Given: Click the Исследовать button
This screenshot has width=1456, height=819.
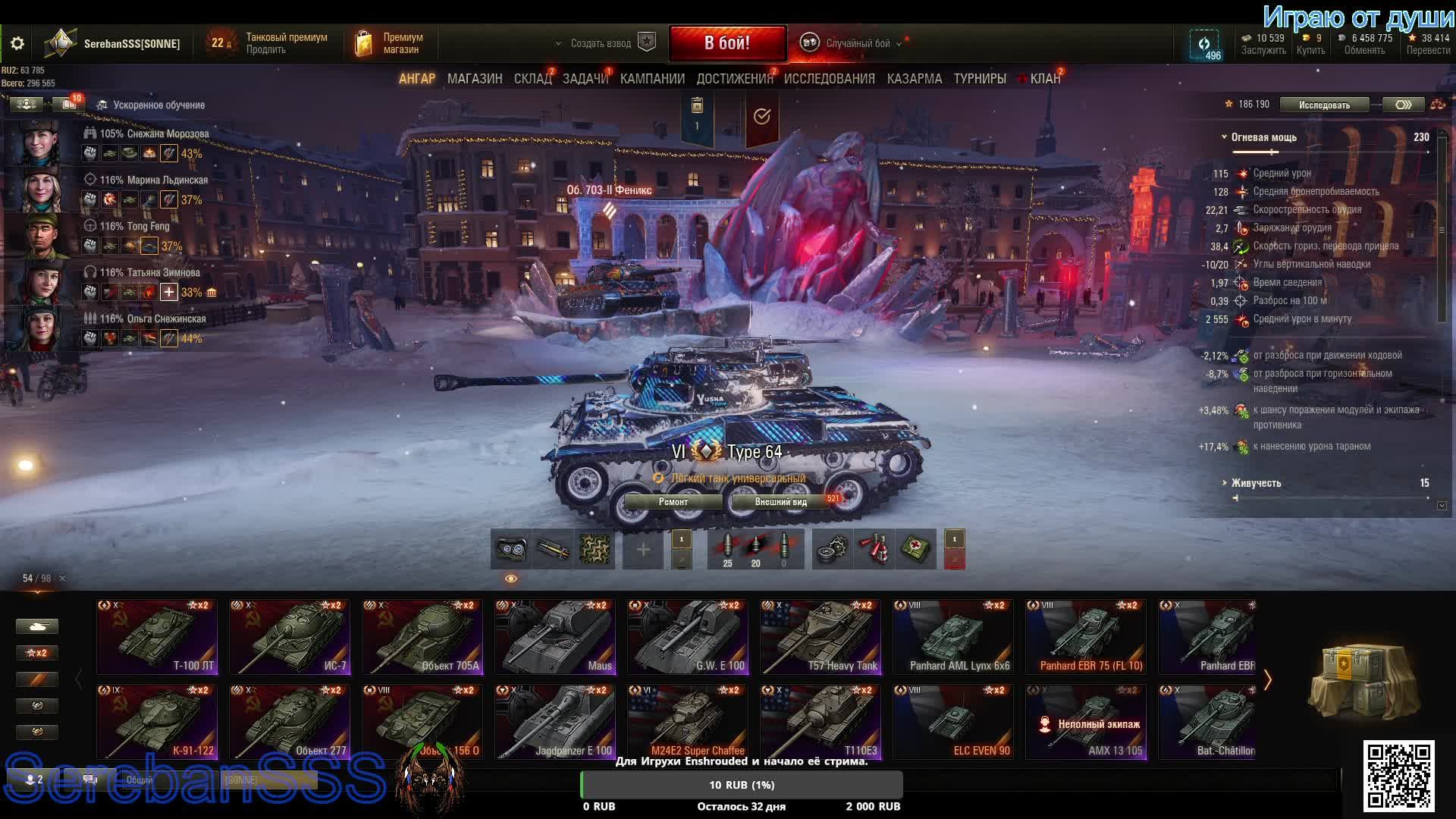Looking at the screenshot, I should tap(1324, 105).
